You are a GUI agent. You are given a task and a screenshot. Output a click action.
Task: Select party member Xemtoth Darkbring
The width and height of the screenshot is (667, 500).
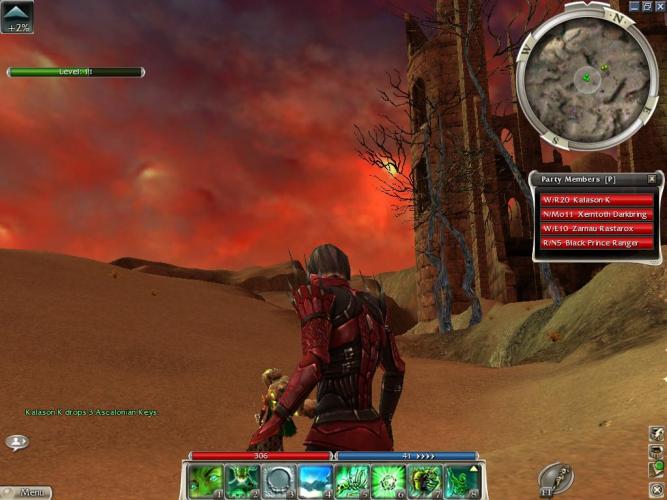point(596,214)
